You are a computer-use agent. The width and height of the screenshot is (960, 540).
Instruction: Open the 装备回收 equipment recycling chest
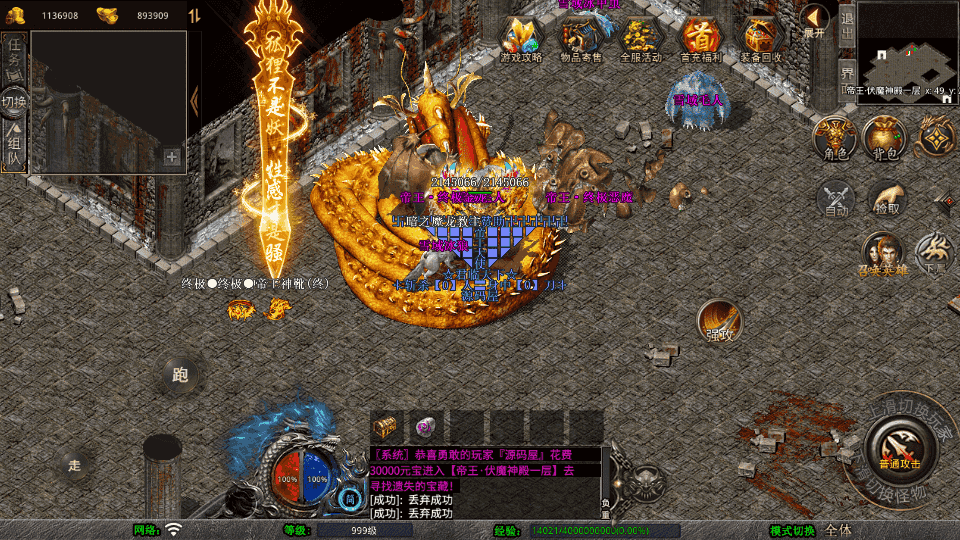(762, 38)
